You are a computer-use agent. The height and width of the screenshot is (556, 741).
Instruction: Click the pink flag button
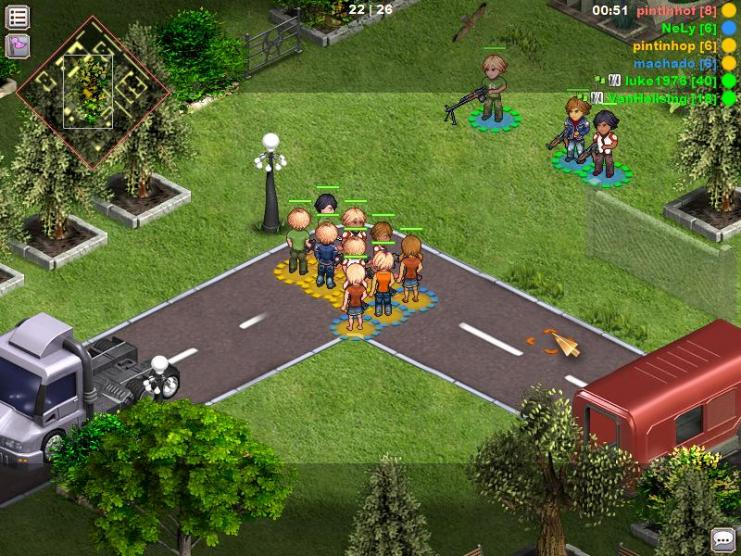point(17,45)
